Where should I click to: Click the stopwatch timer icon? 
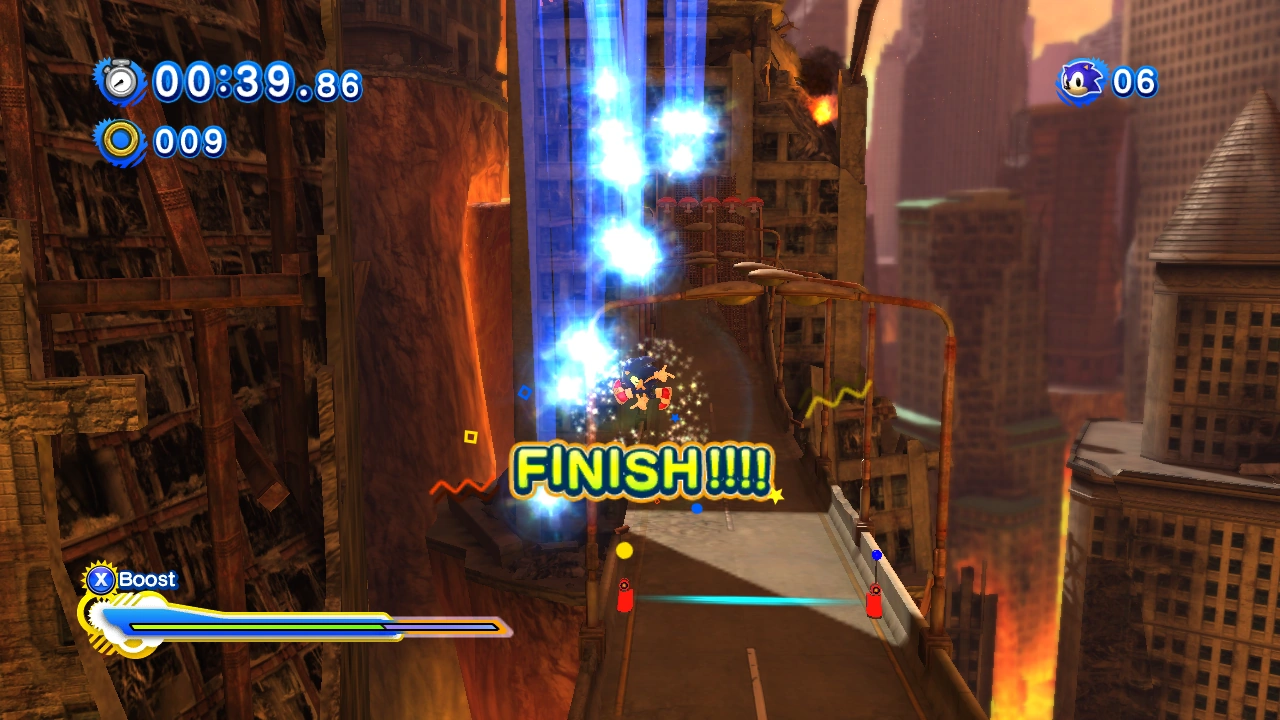tap(120, 81)
